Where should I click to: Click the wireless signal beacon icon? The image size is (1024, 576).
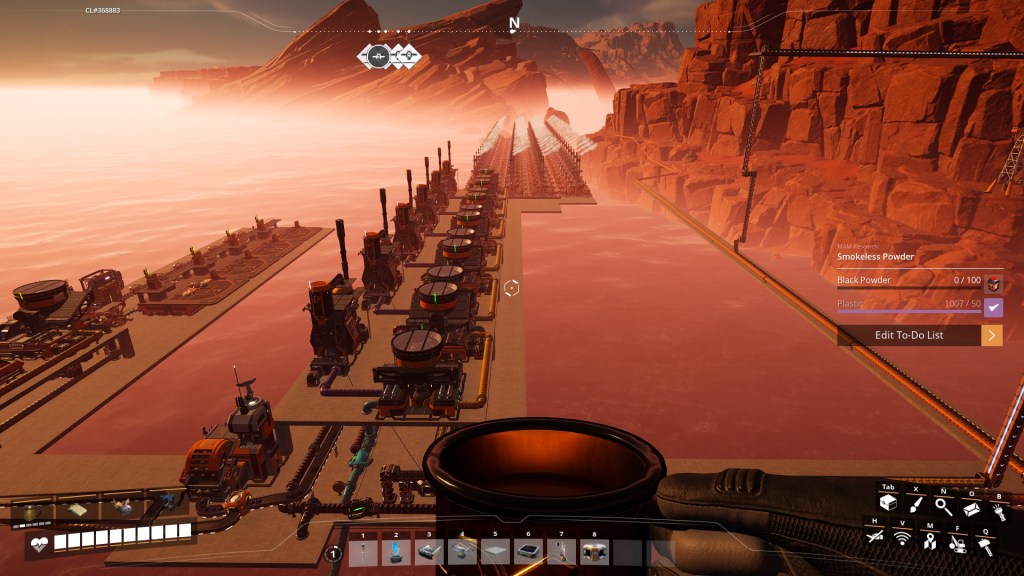click(x=902, y=540)
